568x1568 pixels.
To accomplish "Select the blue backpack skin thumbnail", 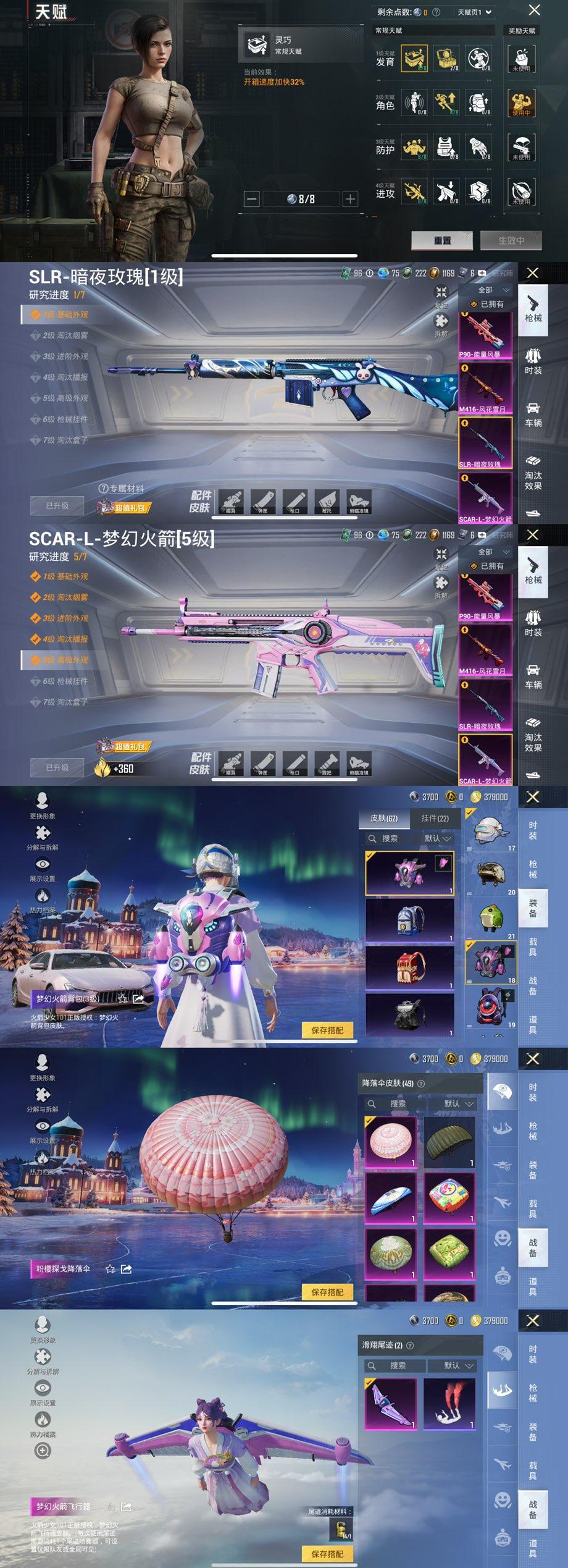I will click(x=409, y=921).
